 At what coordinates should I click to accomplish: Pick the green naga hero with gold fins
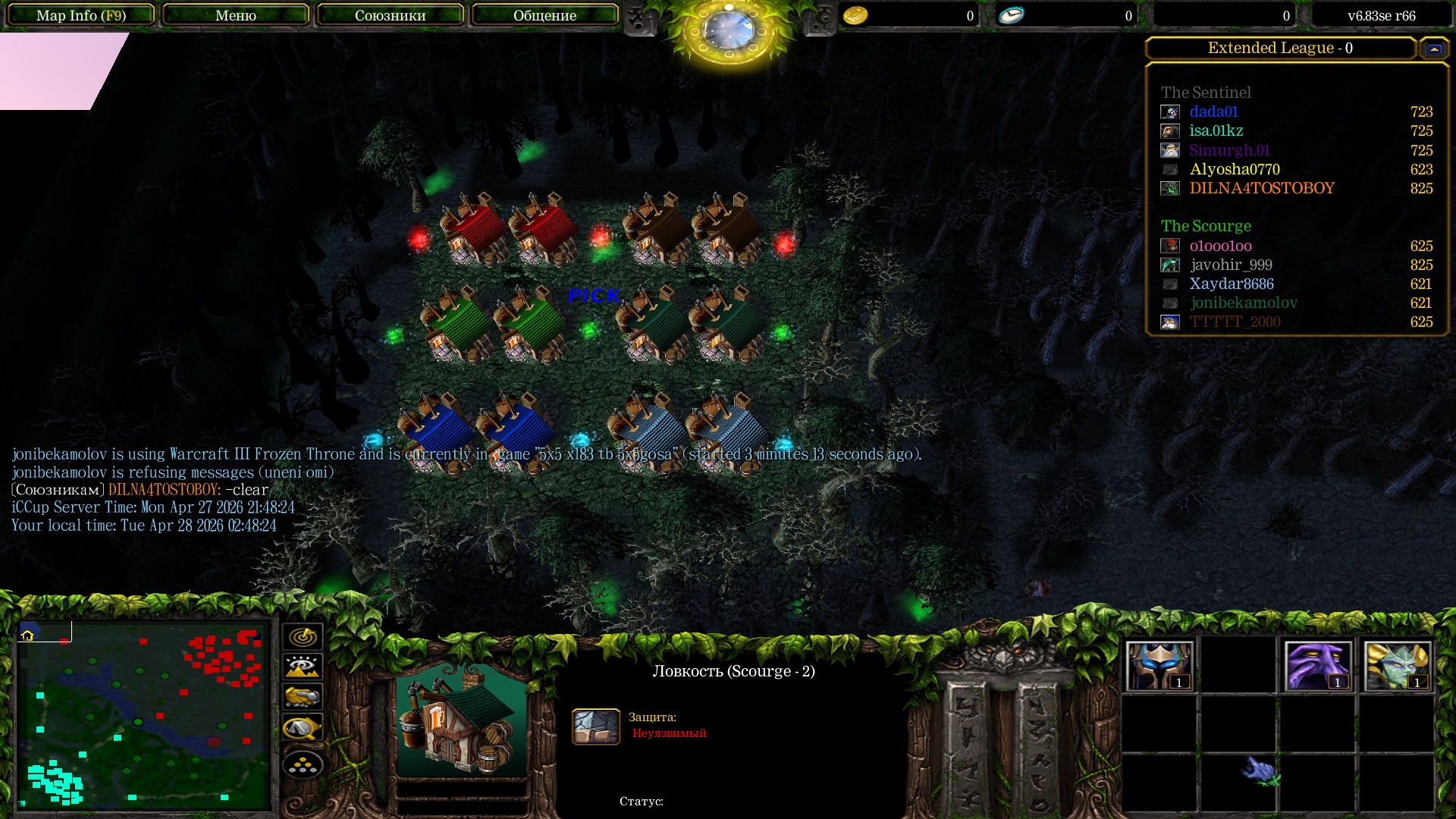pos(1396,666)
